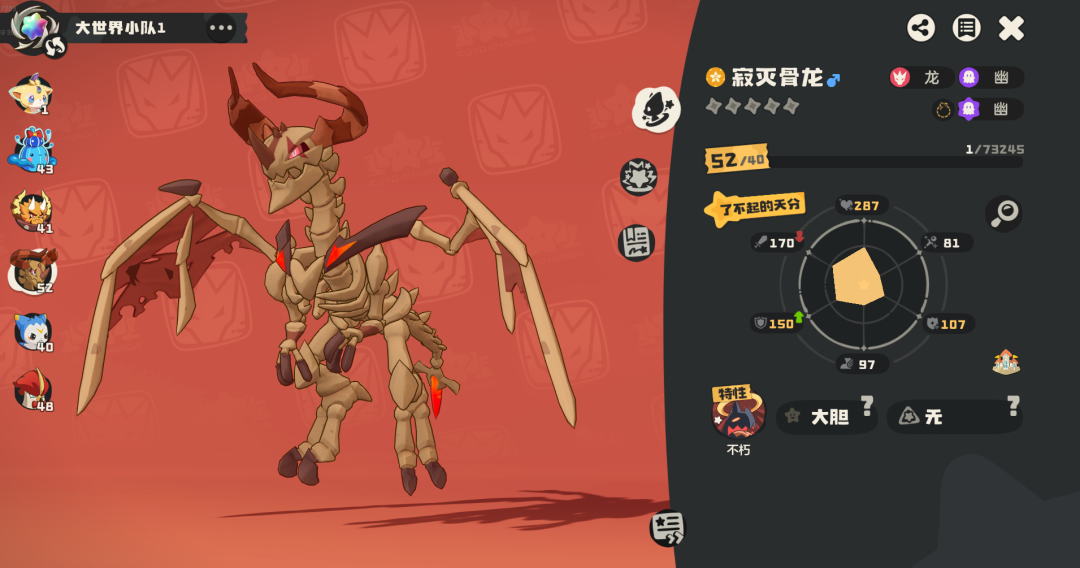Show the 大胆 nature details
Image resolution: width=1080 pixels, height=568 pixels.
tap(827, 417)
